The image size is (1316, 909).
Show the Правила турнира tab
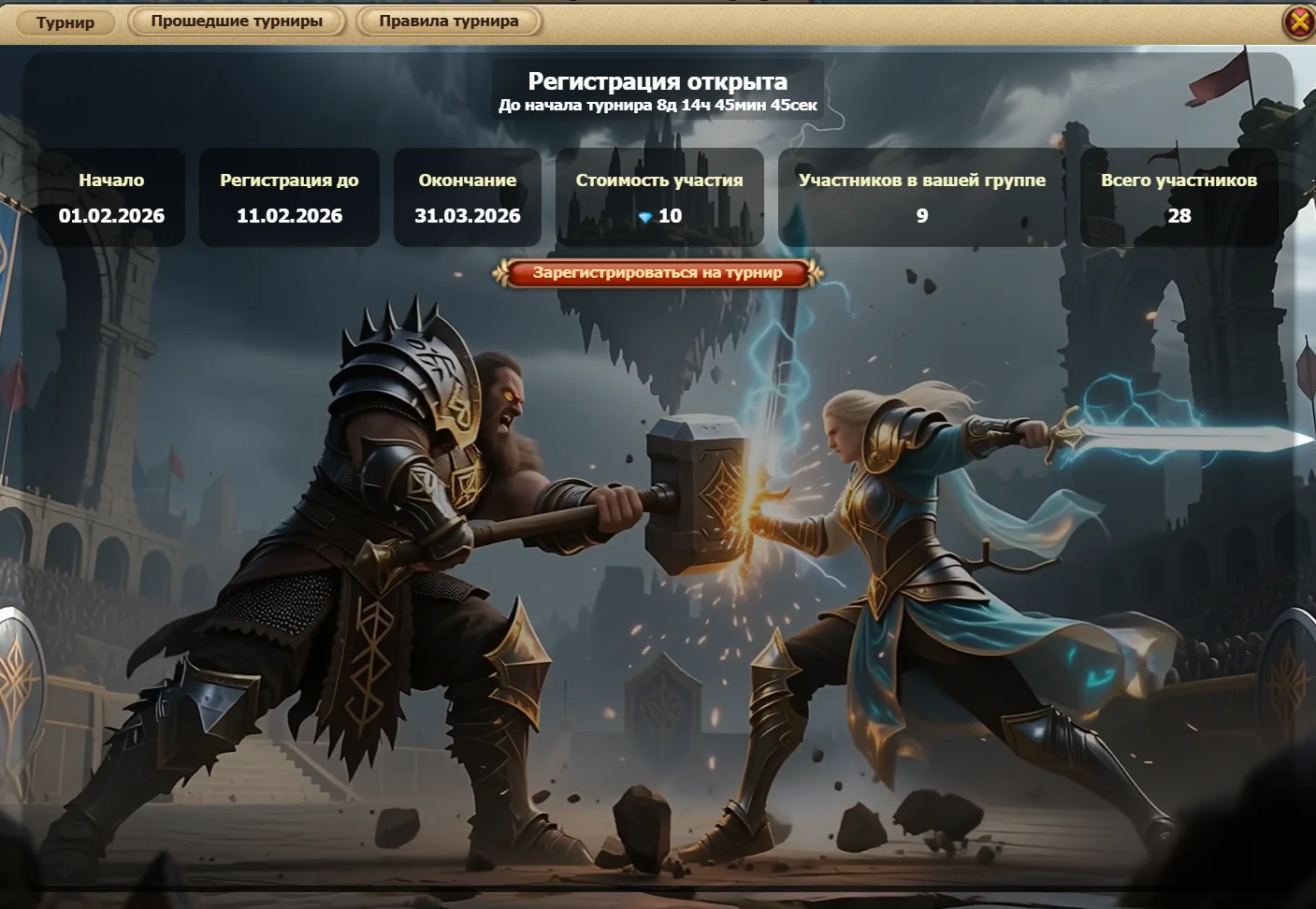[x=449, y=22]
